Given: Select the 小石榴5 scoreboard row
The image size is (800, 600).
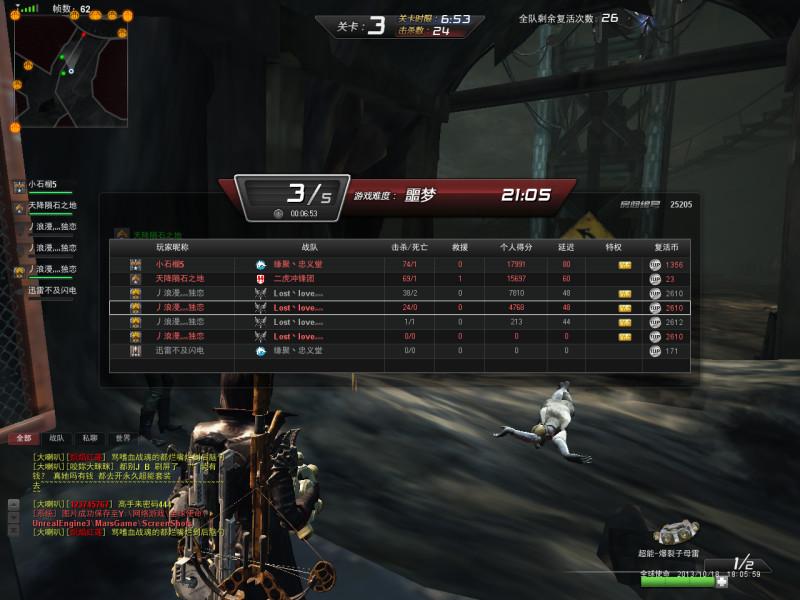Looking at the screenshot, I should [x=400, y=264].
